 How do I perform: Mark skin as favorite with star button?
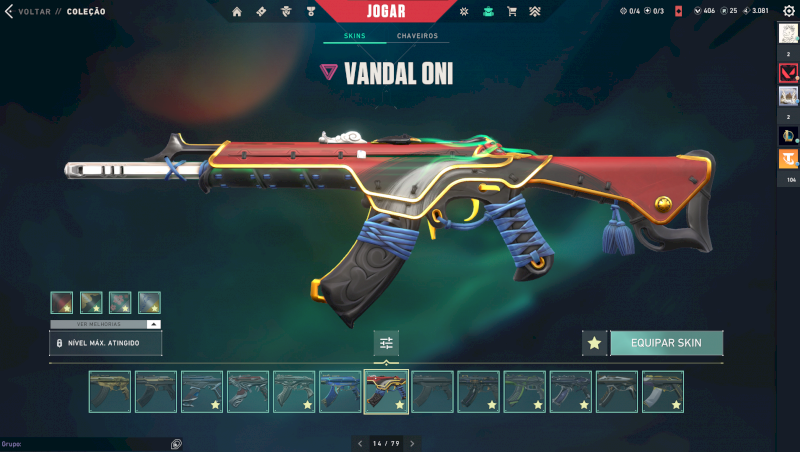pos(595,343)
